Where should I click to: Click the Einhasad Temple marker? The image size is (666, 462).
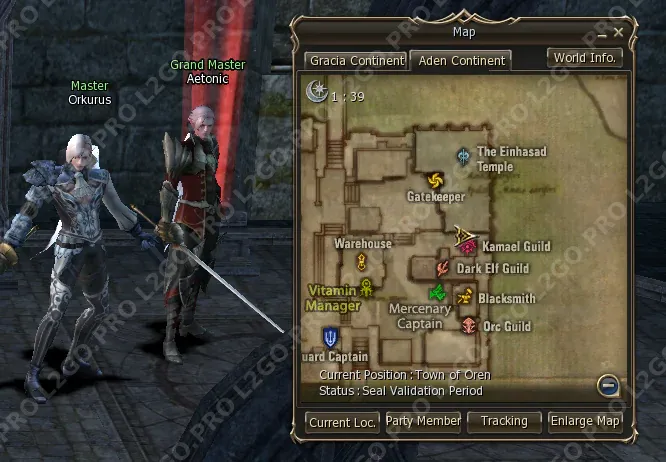click(x=463, y=156)
